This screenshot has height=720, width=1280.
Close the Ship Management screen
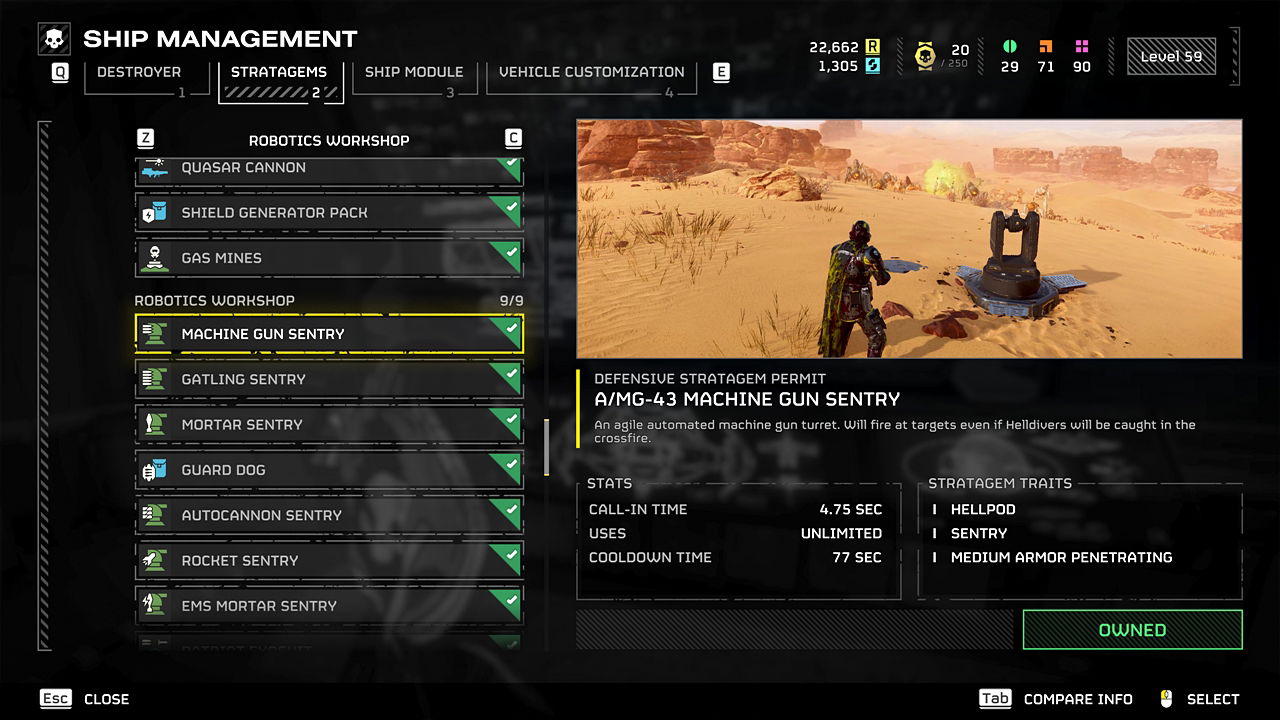pos(85,699)
